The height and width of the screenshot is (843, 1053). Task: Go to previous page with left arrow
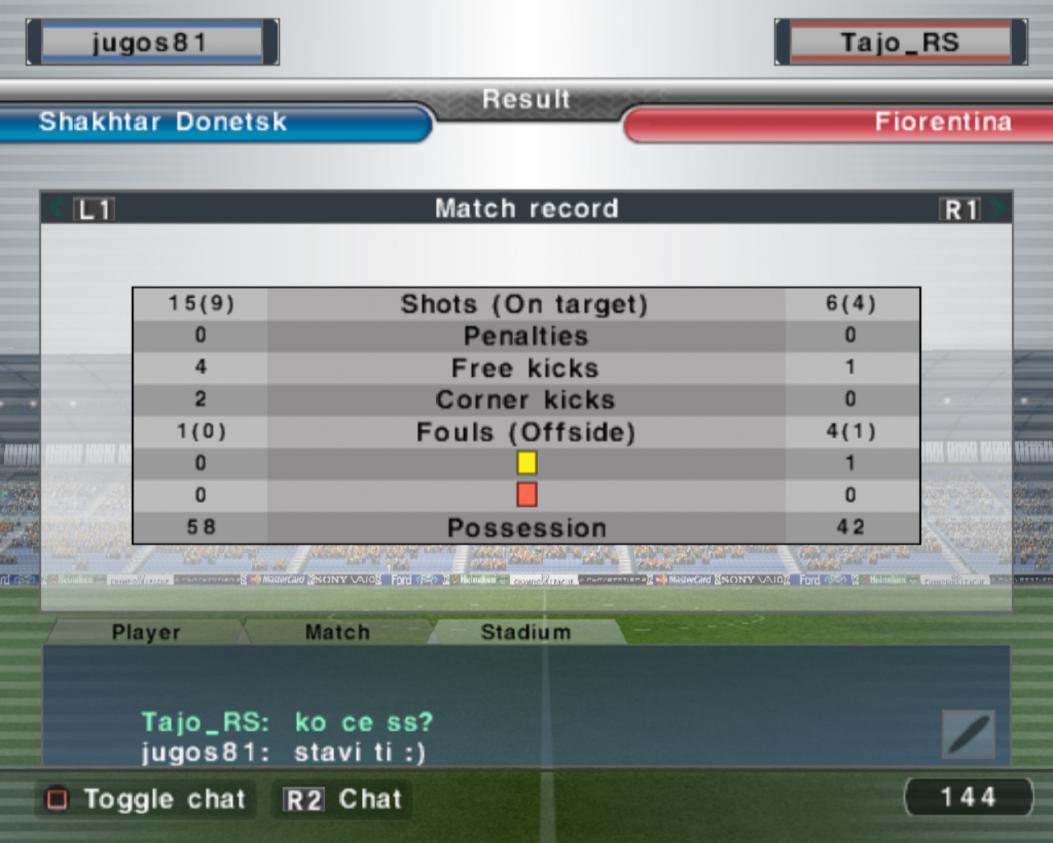click(60, 209)
